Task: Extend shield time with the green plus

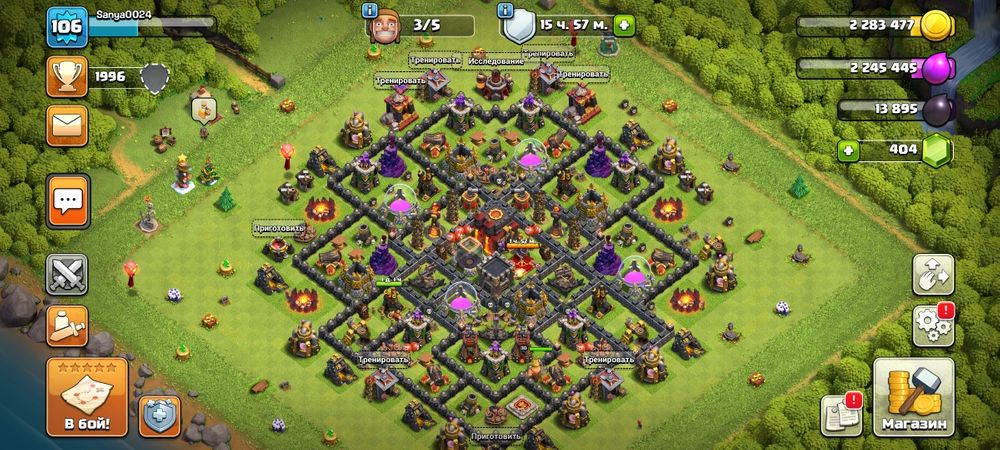Action: [x=624, y=25]
